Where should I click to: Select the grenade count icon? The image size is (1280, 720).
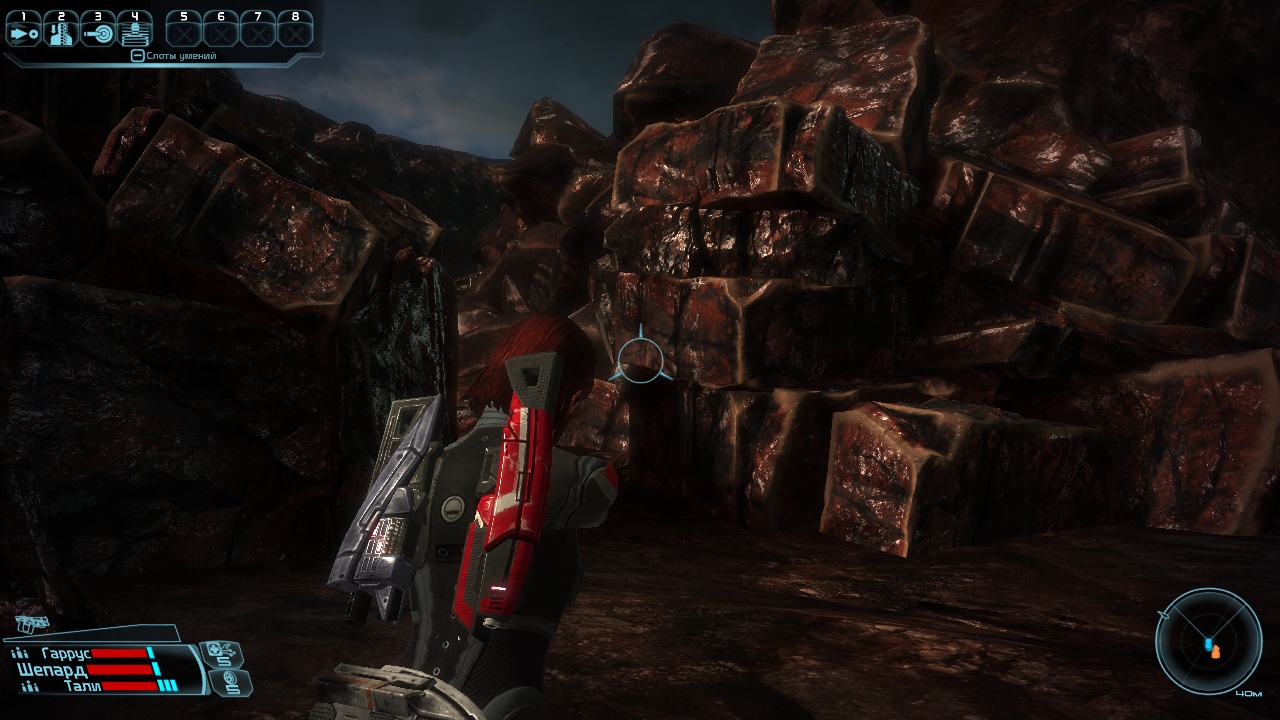pos(233,682)
